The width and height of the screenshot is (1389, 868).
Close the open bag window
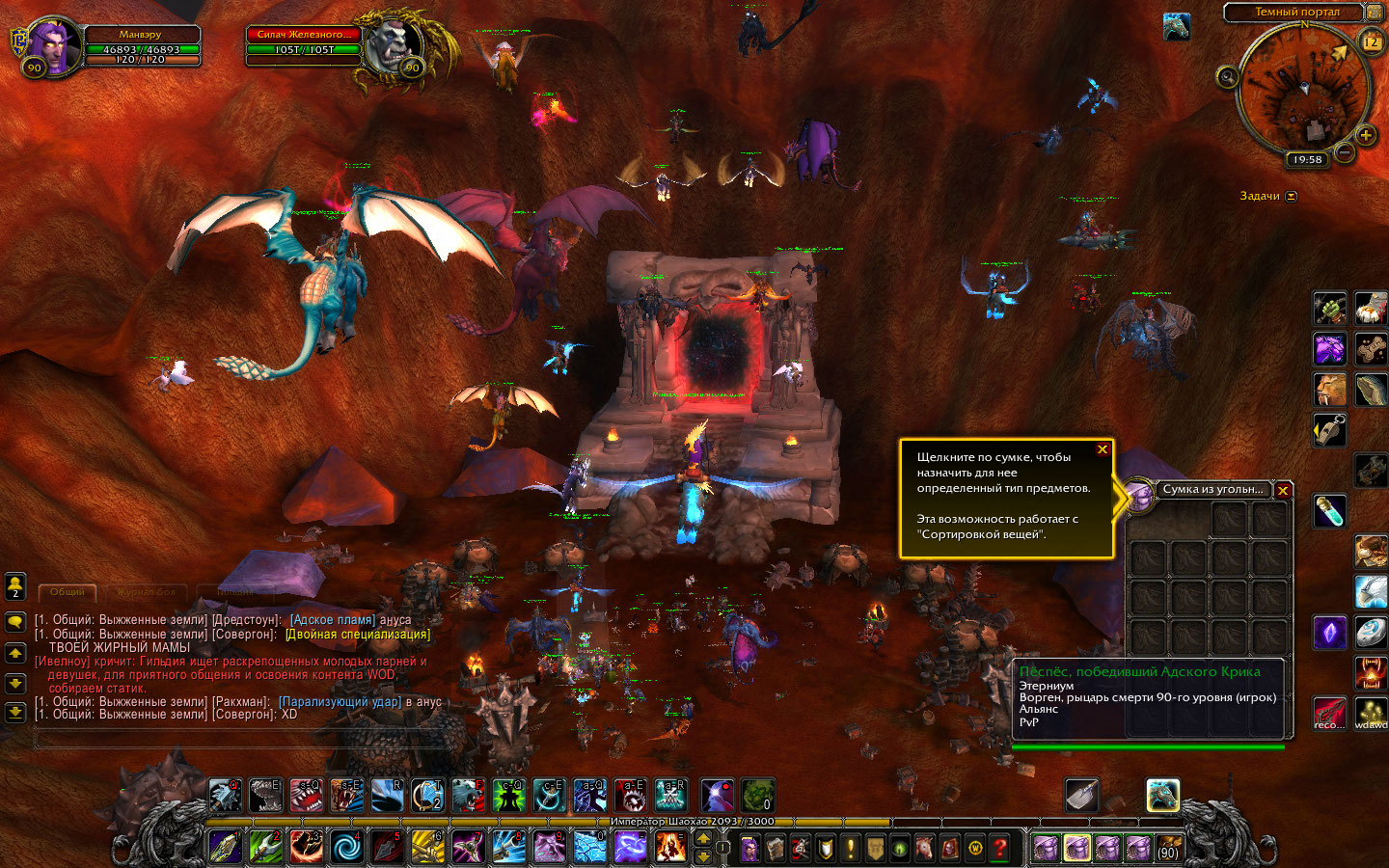pos(1283,490)
